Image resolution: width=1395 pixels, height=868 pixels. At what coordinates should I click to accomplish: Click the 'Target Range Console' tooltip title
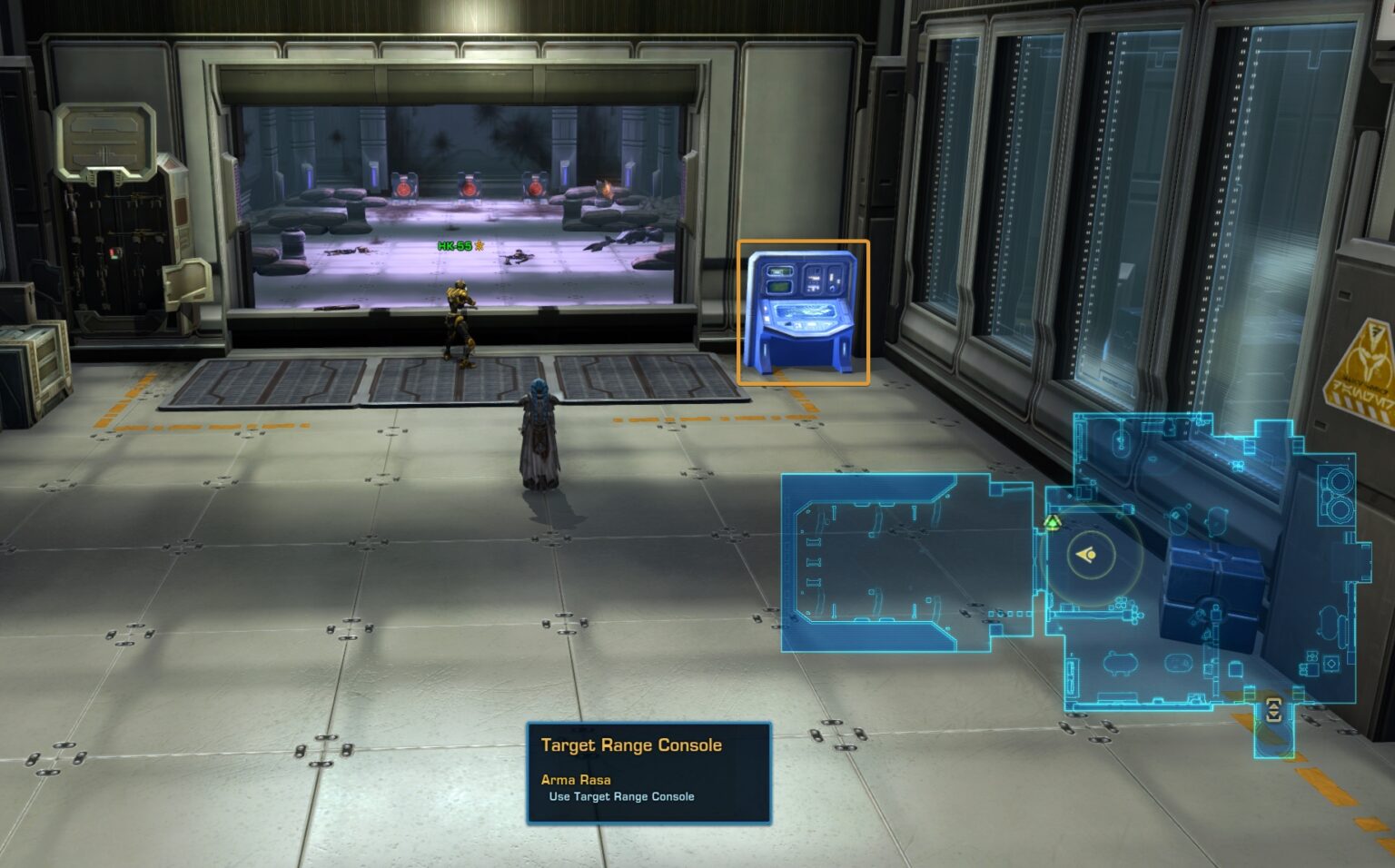click(630, 745)
